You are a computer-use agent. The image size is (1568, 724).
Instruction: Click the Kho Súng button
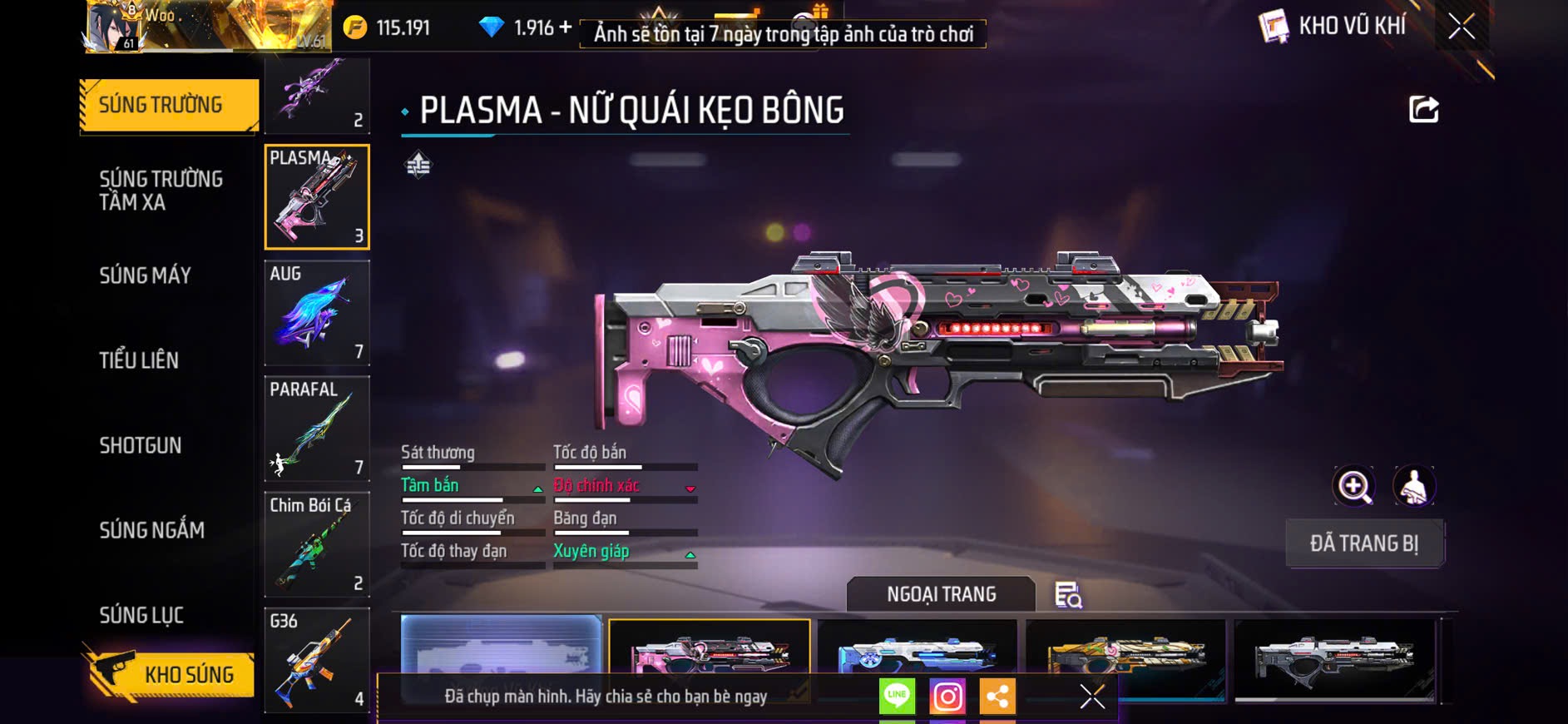pyautogui.click(x=170, y=674)
